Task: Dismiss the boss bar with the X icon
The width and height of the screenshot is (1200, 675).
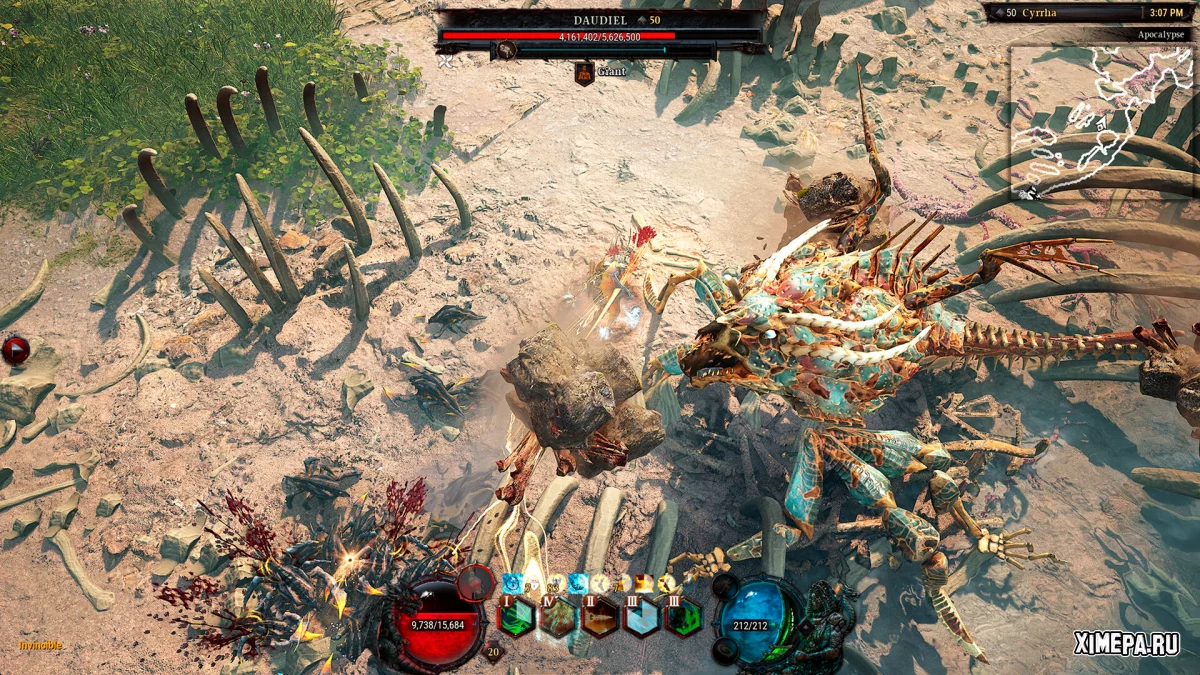Action: tap(445, 61)
